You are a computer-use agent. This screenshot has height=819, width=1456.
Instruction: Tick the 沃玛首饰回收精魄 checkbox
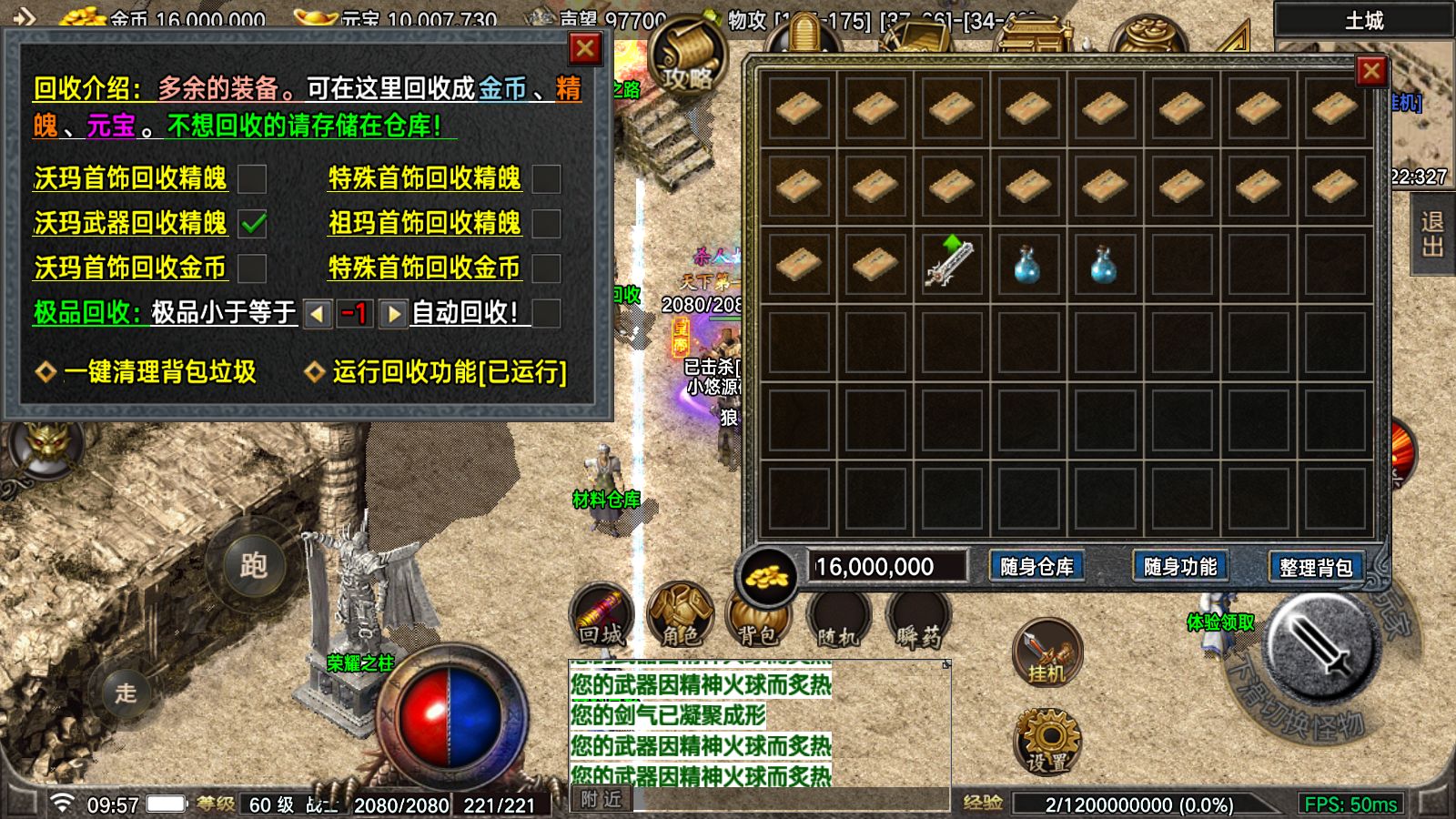[x=252, y=178]
